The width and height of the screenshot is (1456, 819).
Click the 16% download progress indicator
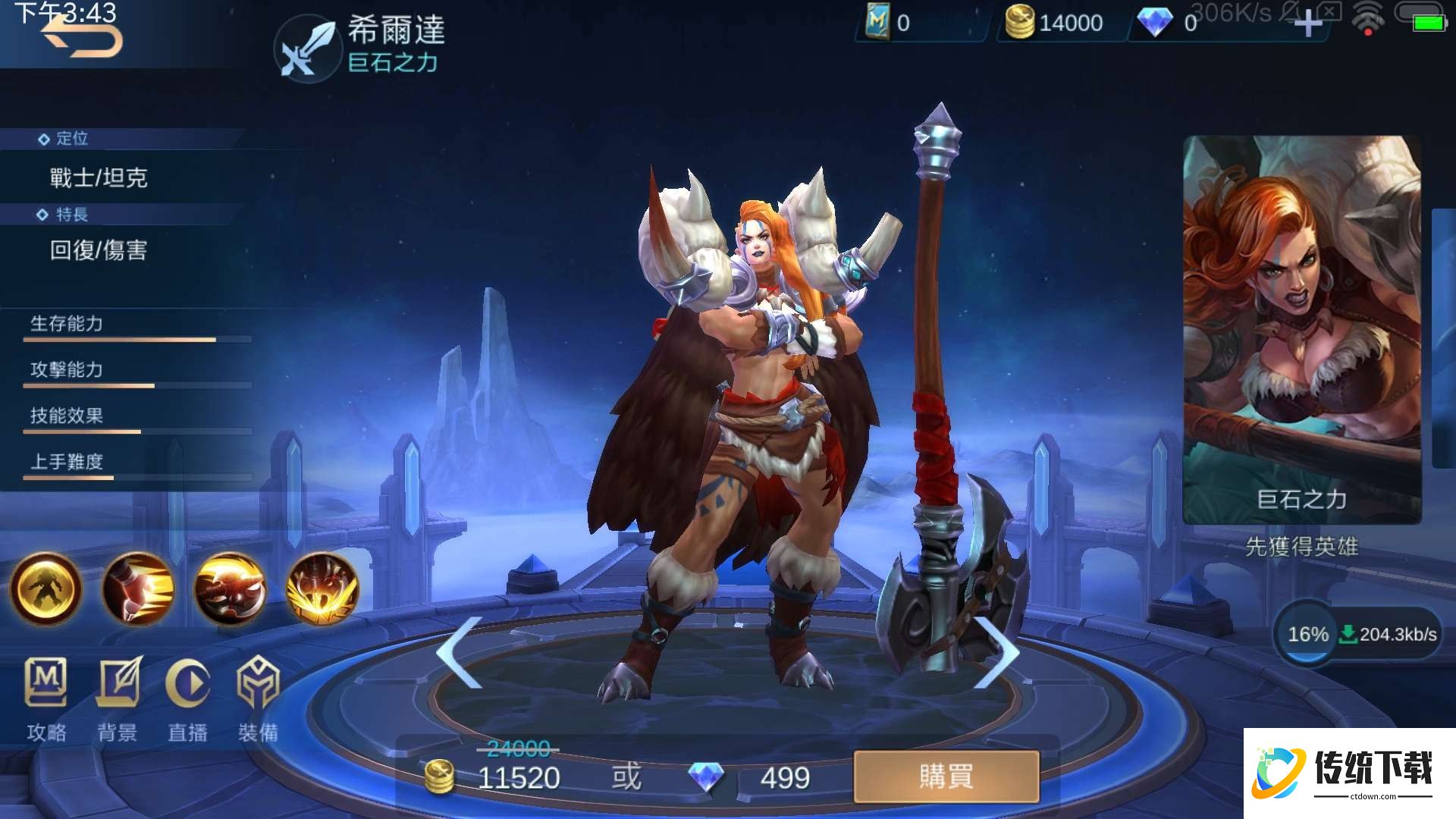point(1307,634)
